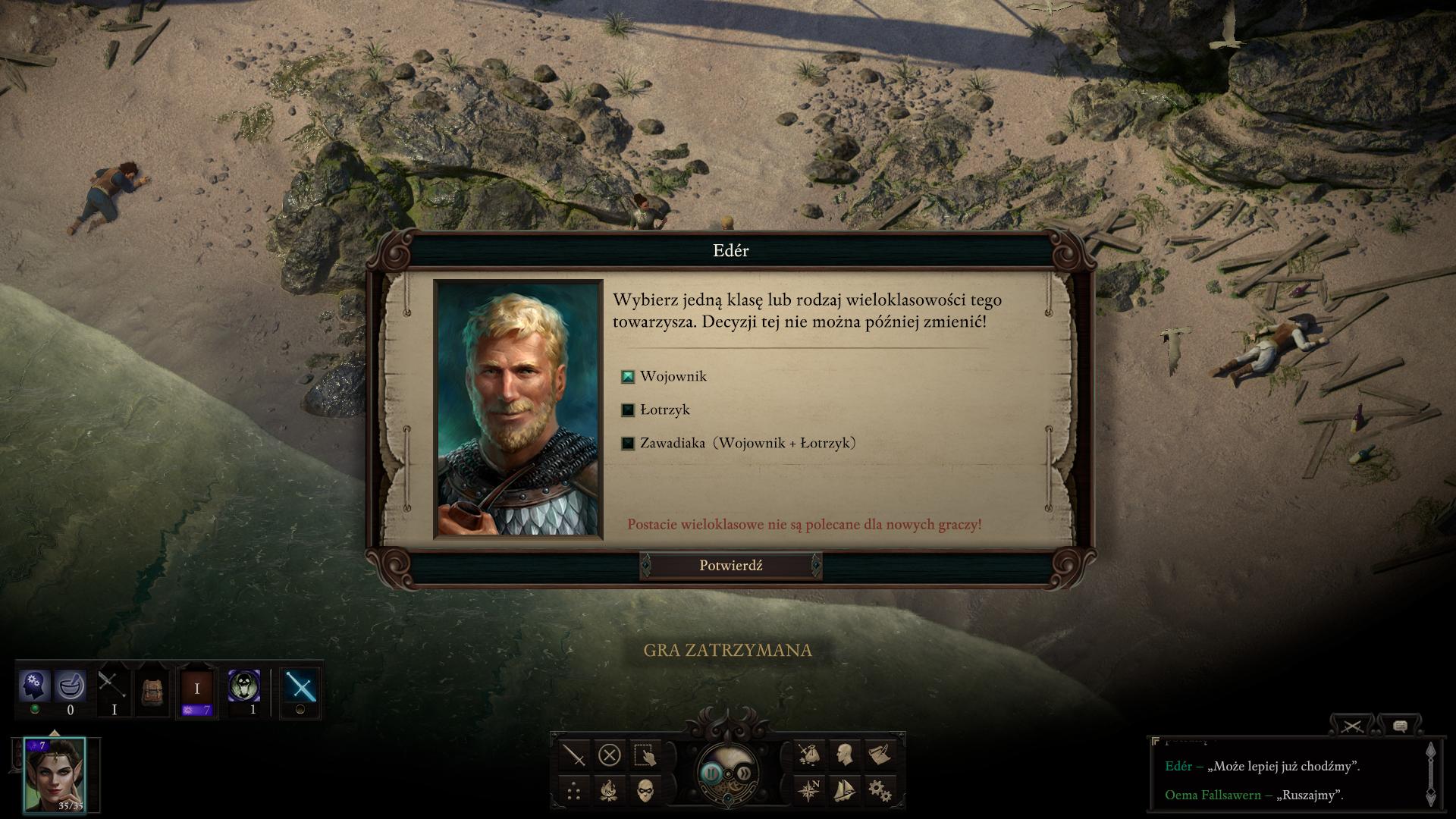
Task: Open the campfire rest button
Action: pyautogui.click(x=609, y=790)
